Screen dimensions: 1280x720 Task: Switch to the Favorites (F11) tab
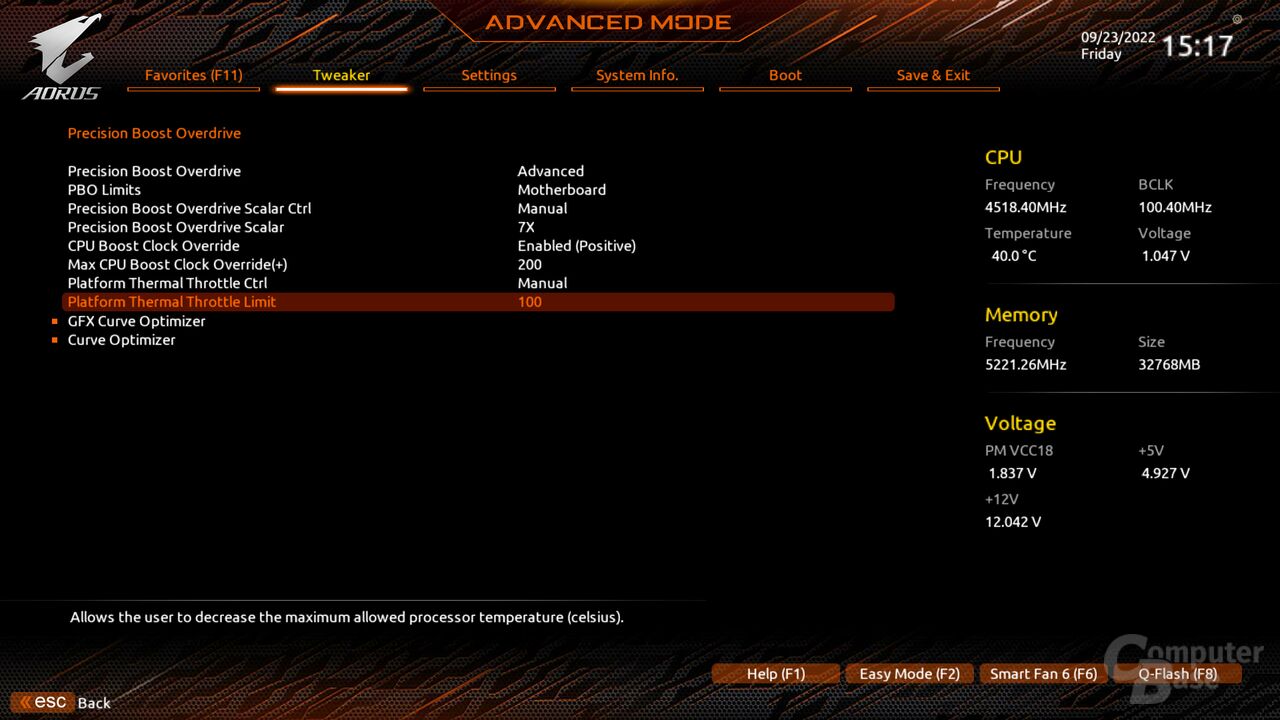[193, 75]
